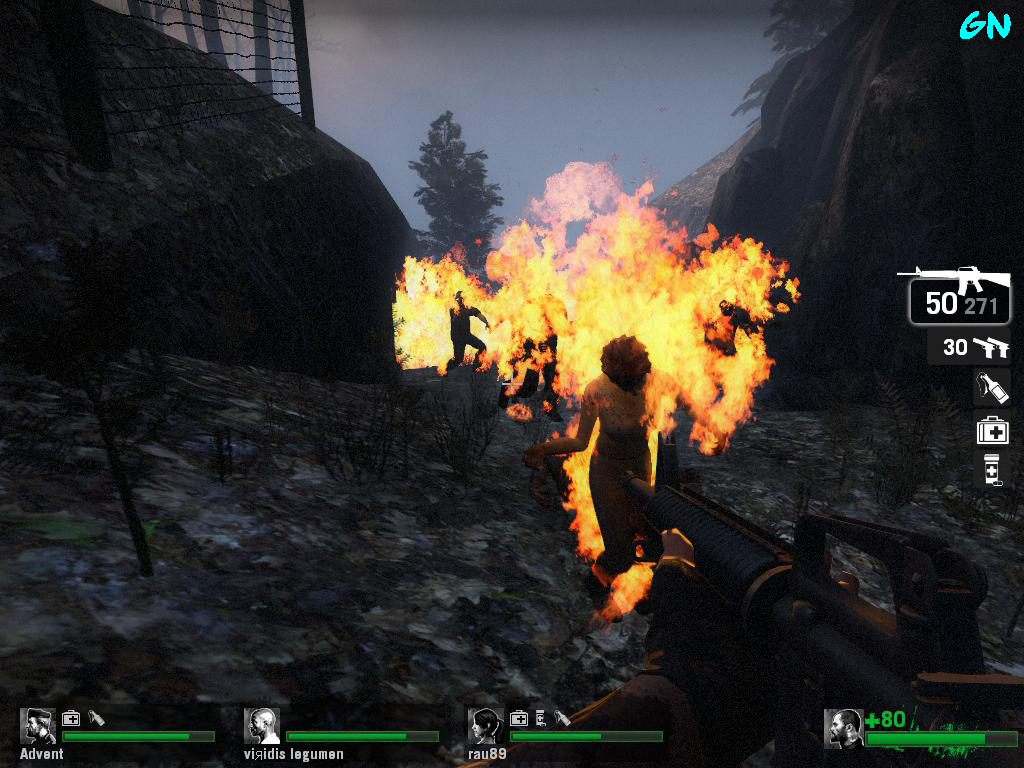Click teammate rau89's portrait
1024x768 pixels.
click(486, 726)
